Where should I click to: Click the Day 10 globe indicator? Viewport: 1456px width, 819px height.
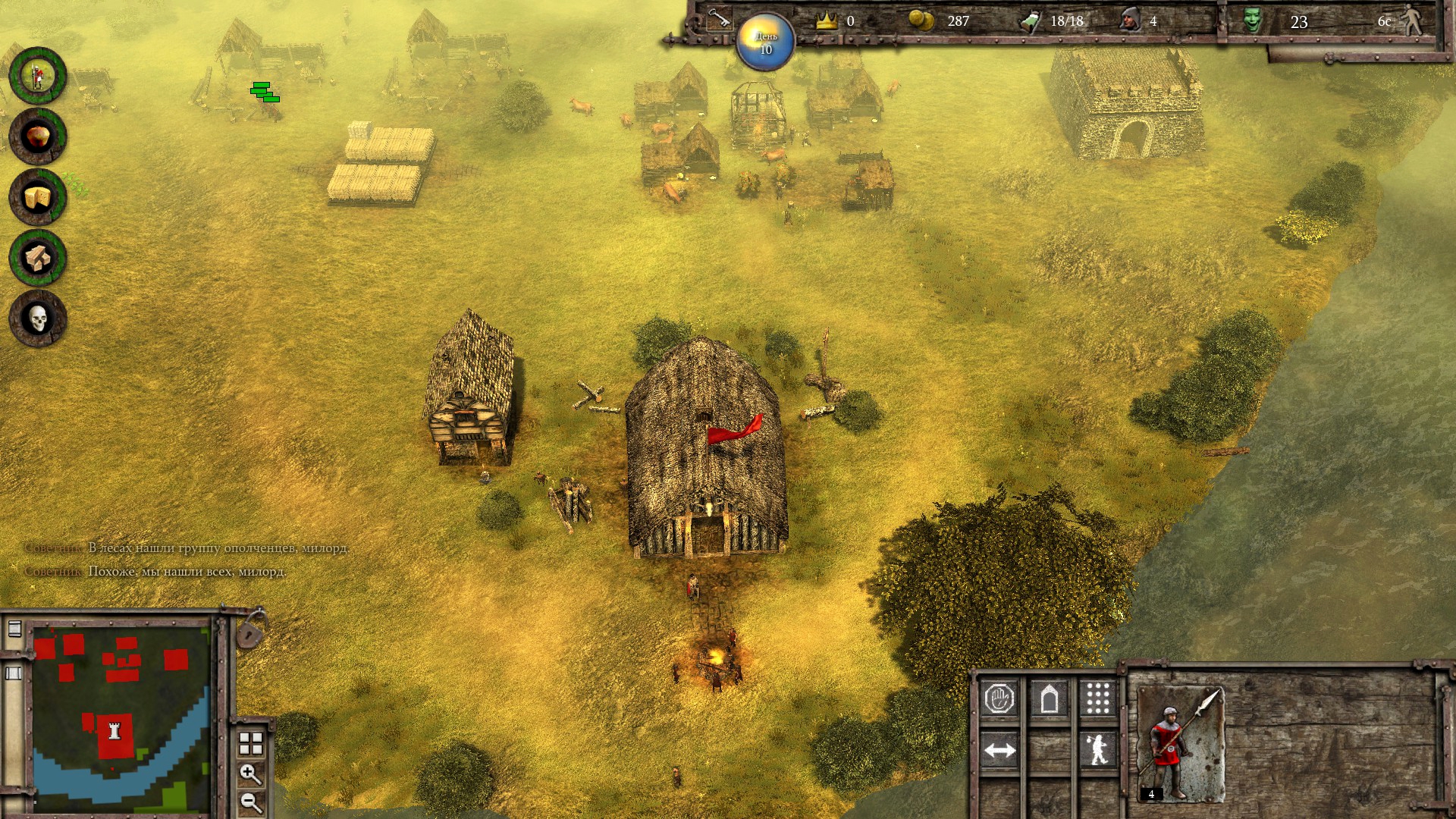[x=765, y=42]
